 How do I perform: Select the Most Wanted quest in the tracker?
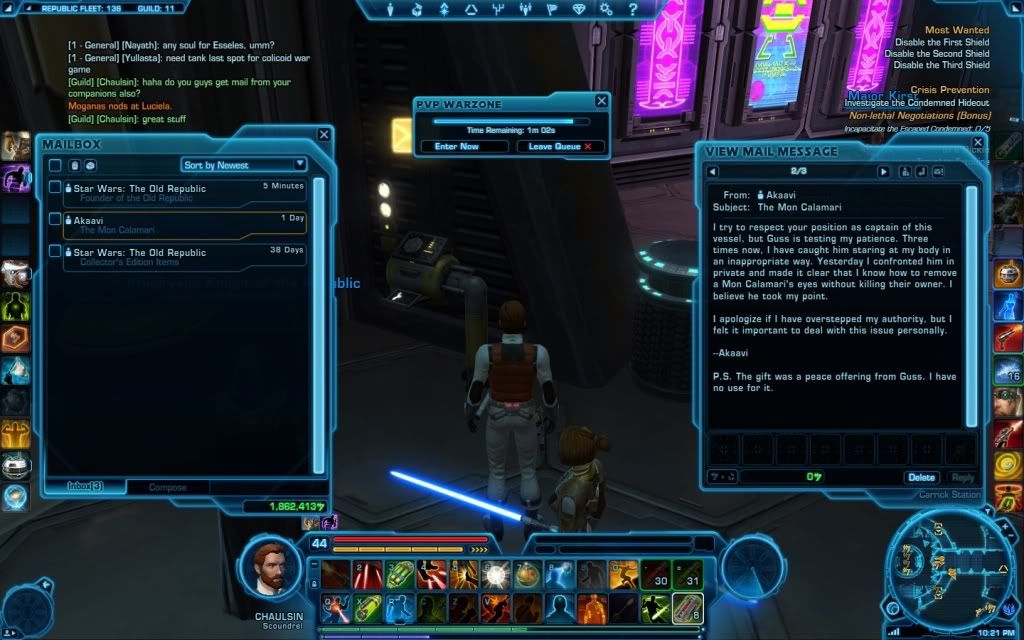(x=956, y=31)
